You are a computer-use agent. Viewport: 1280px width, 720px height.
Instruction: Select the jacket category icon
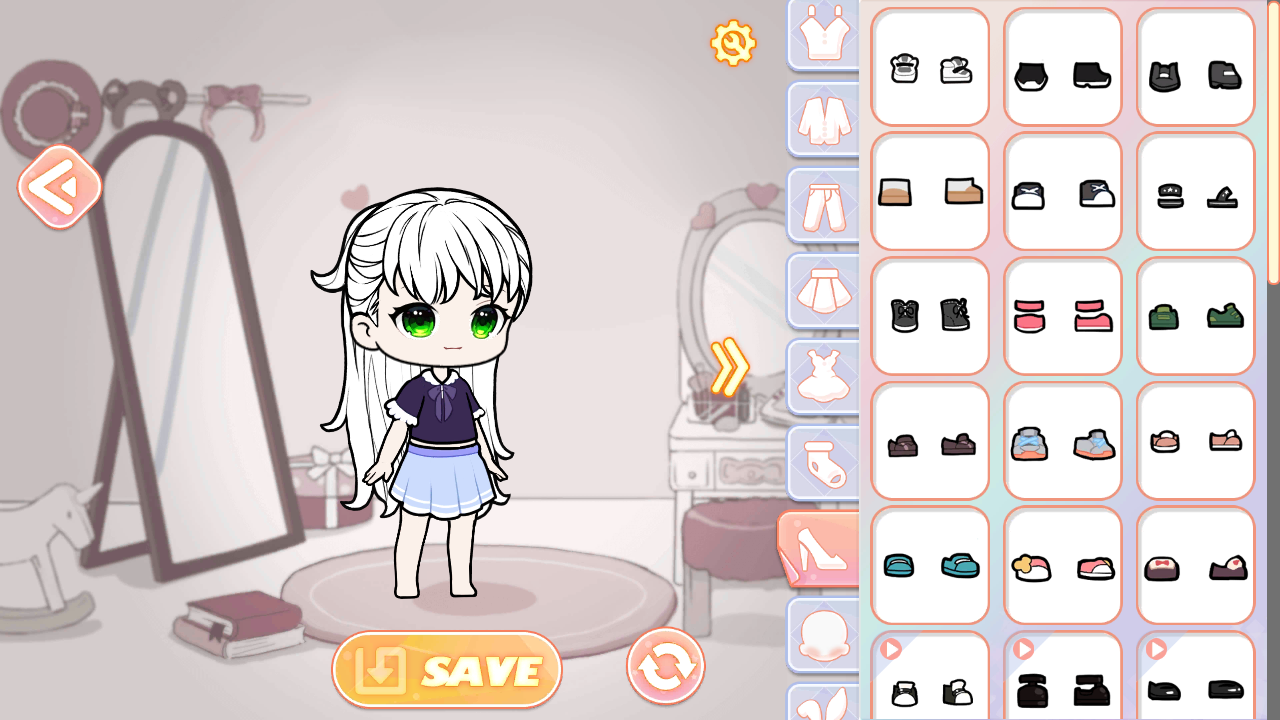point(822,119)
